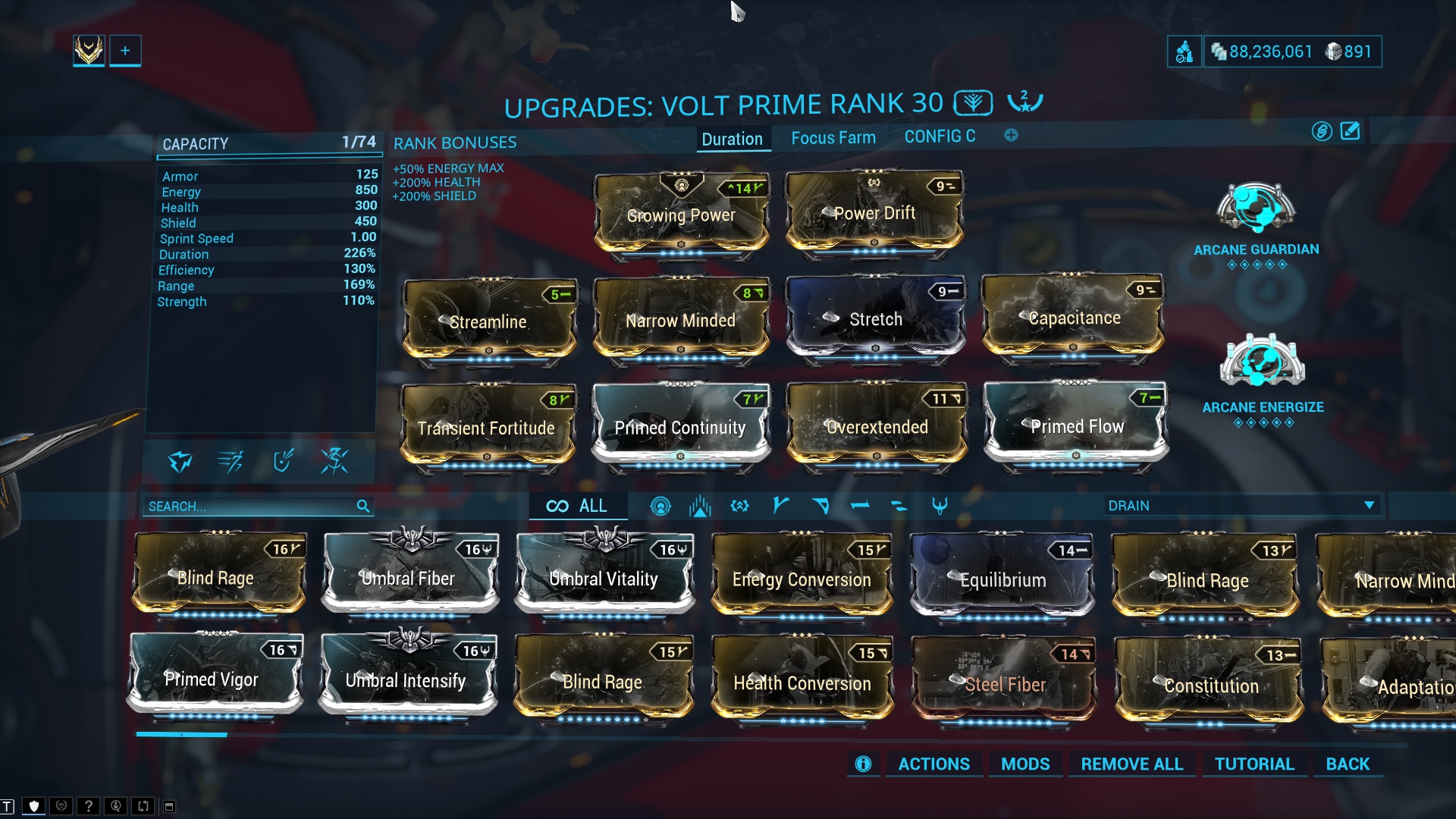Pick Umbral Vitality from the mod list
The height and width of the screenshot is (819, 1456).
[604, 578]
